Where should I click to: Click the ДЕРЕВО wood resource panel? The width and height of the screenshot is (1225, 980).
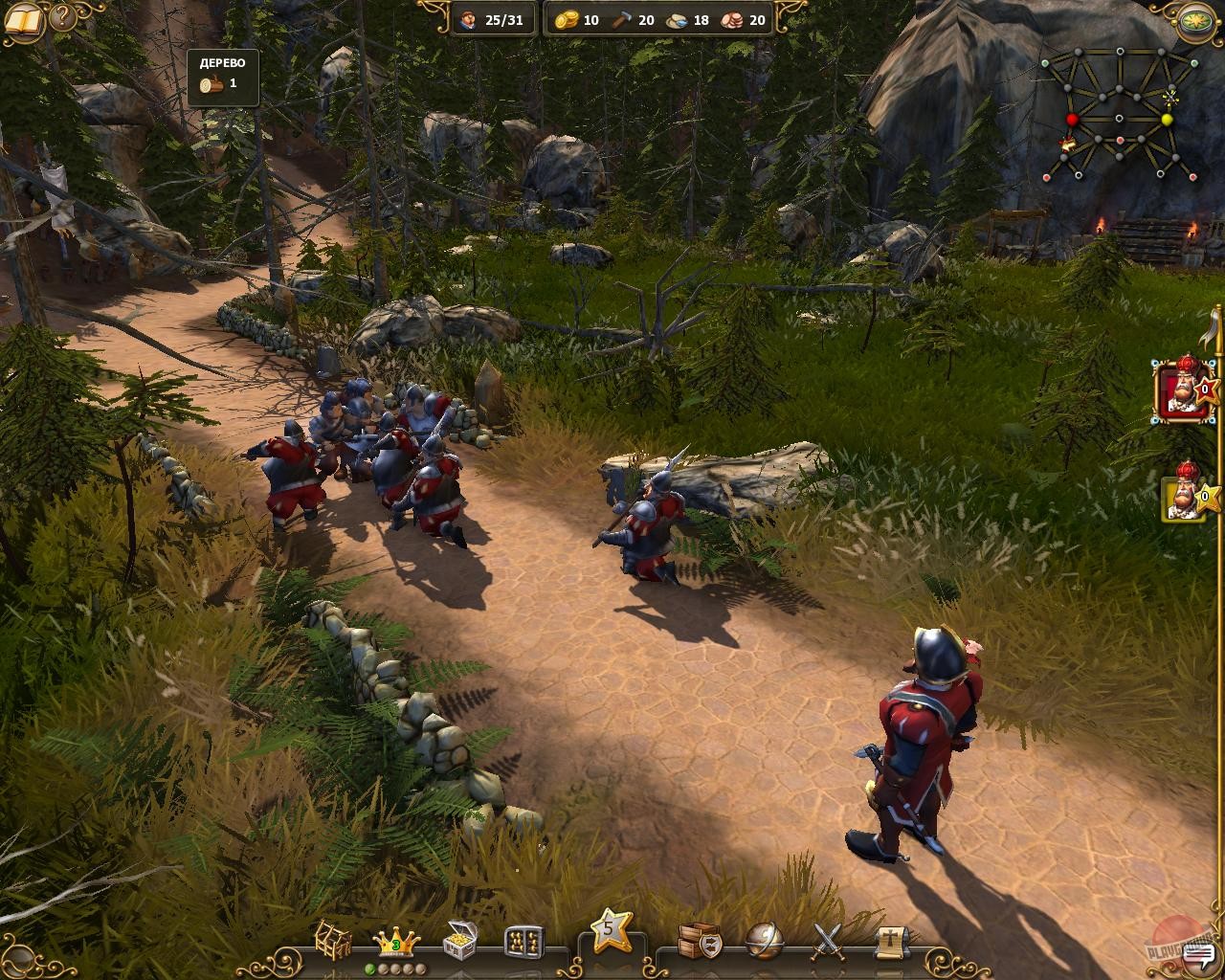pyautogui.click(x=222, y=77)
